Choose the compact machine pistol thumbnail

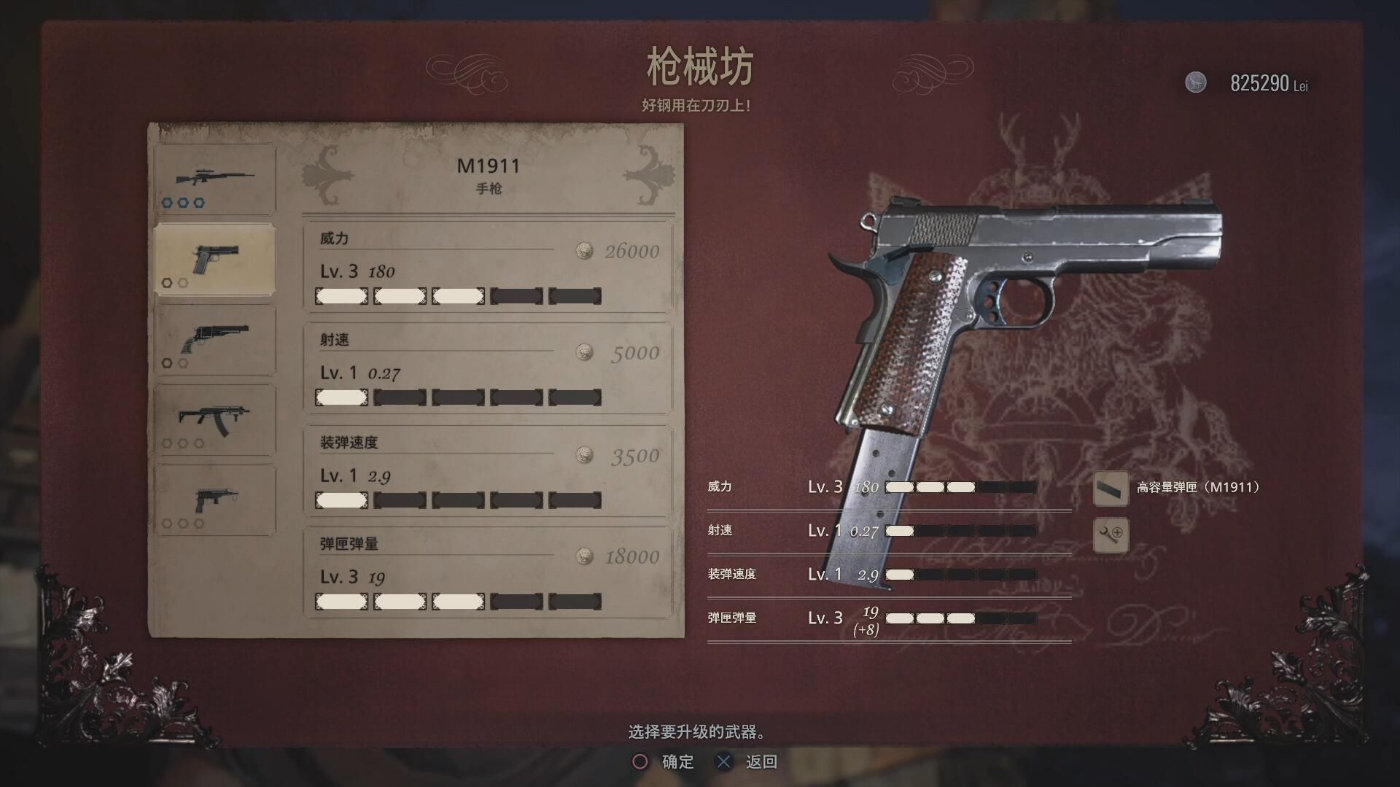[214, 499]
